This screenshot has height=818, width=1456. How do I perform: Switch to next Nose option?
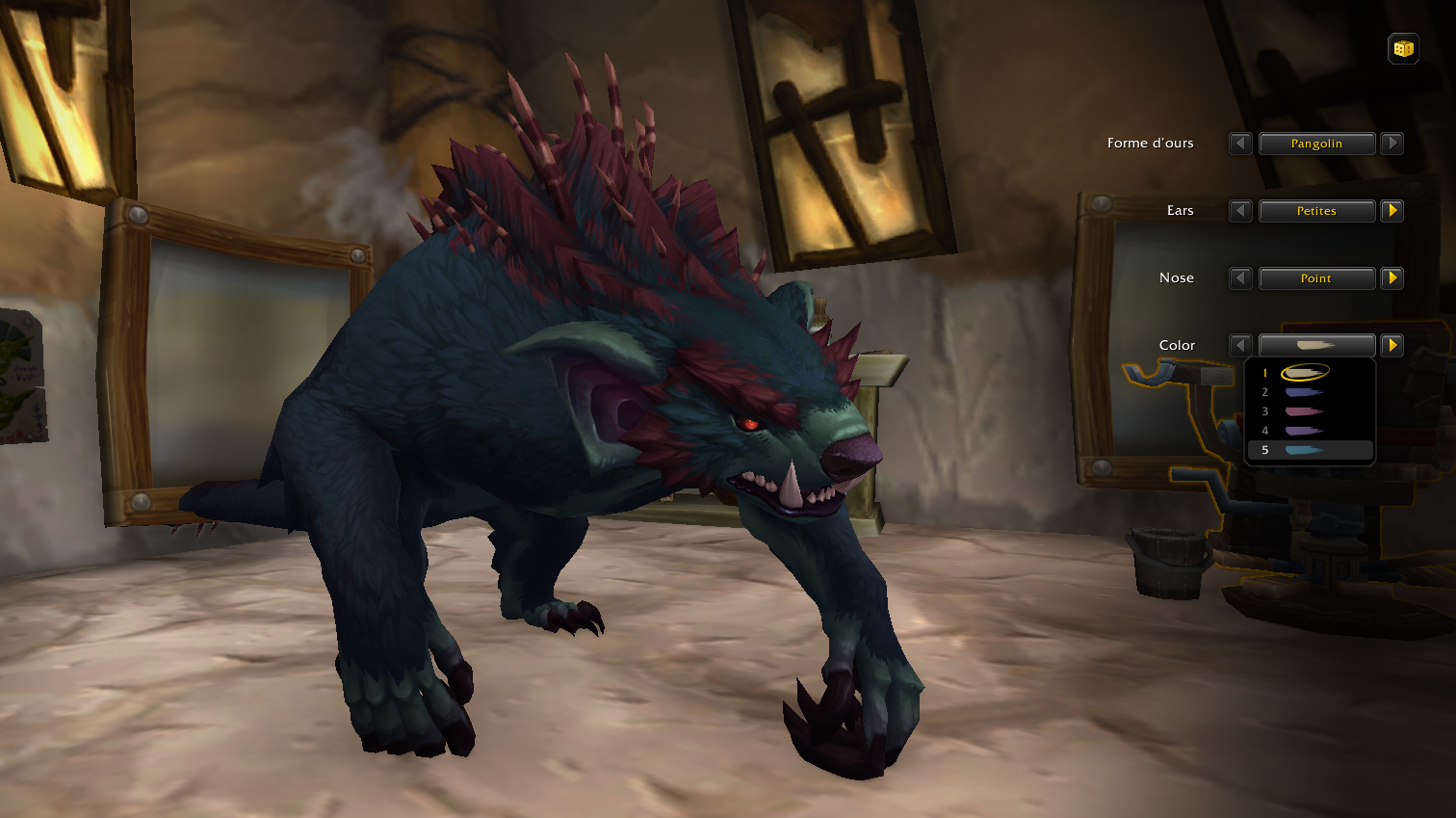click(1391, 278)
